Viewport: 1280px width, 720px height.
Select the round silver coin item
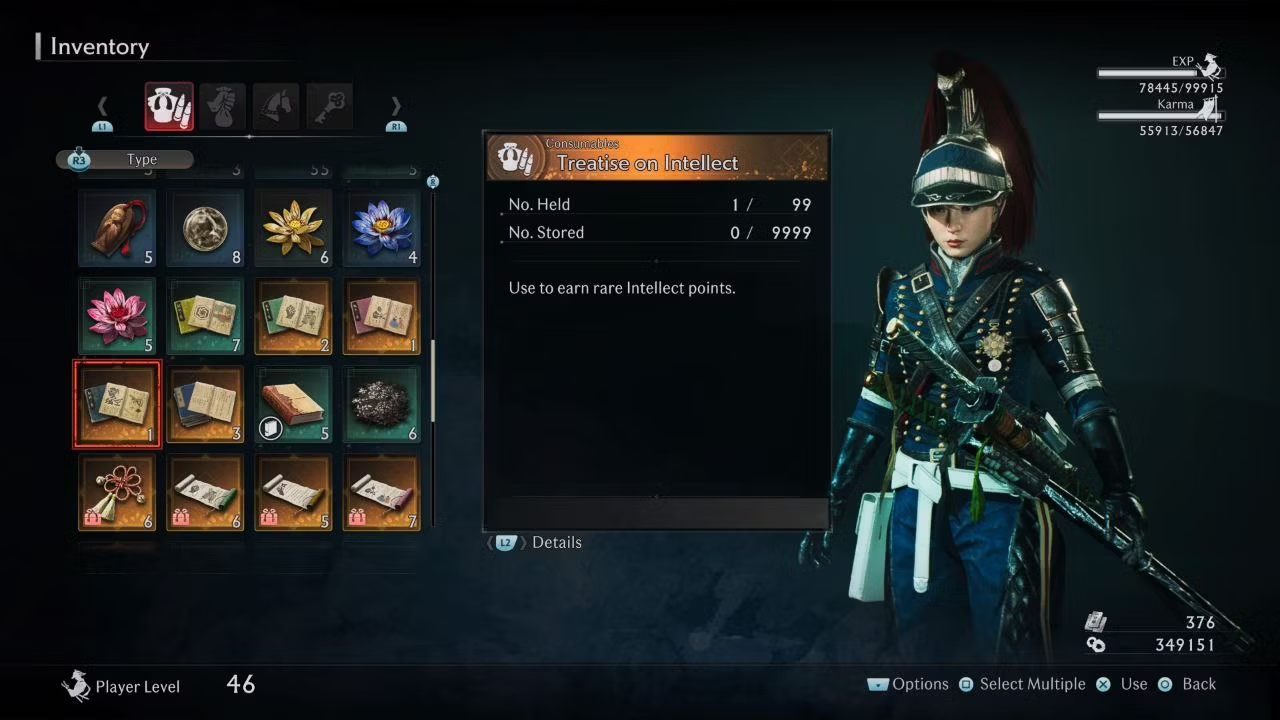pyautogui.click(x=205, y=228)
